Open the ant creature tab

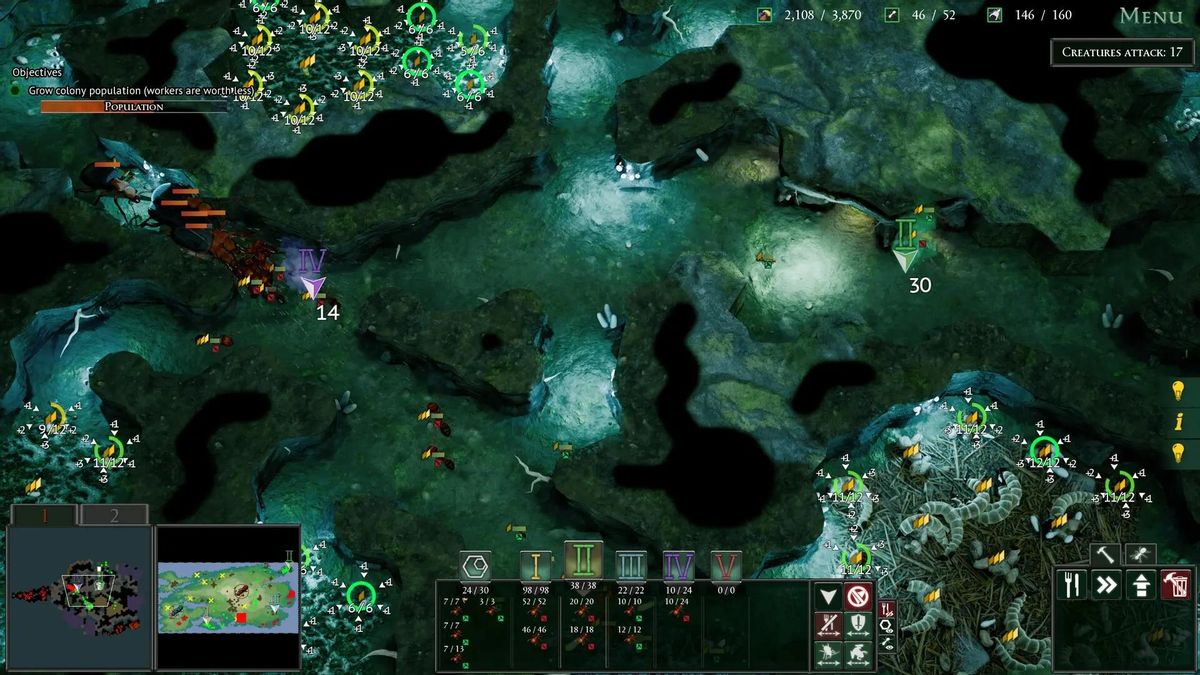tap(1140, 553)
